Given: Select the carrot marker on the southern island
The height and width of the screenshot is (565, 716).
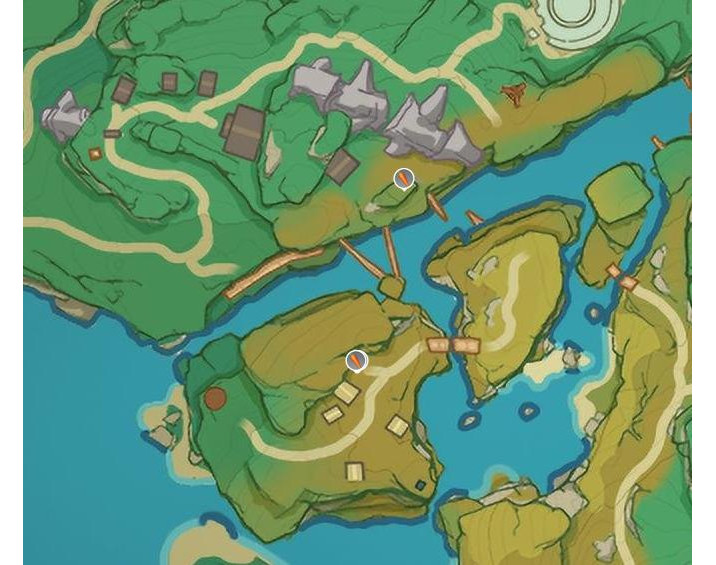Looking at the screenshot, I should click(356, 360).
